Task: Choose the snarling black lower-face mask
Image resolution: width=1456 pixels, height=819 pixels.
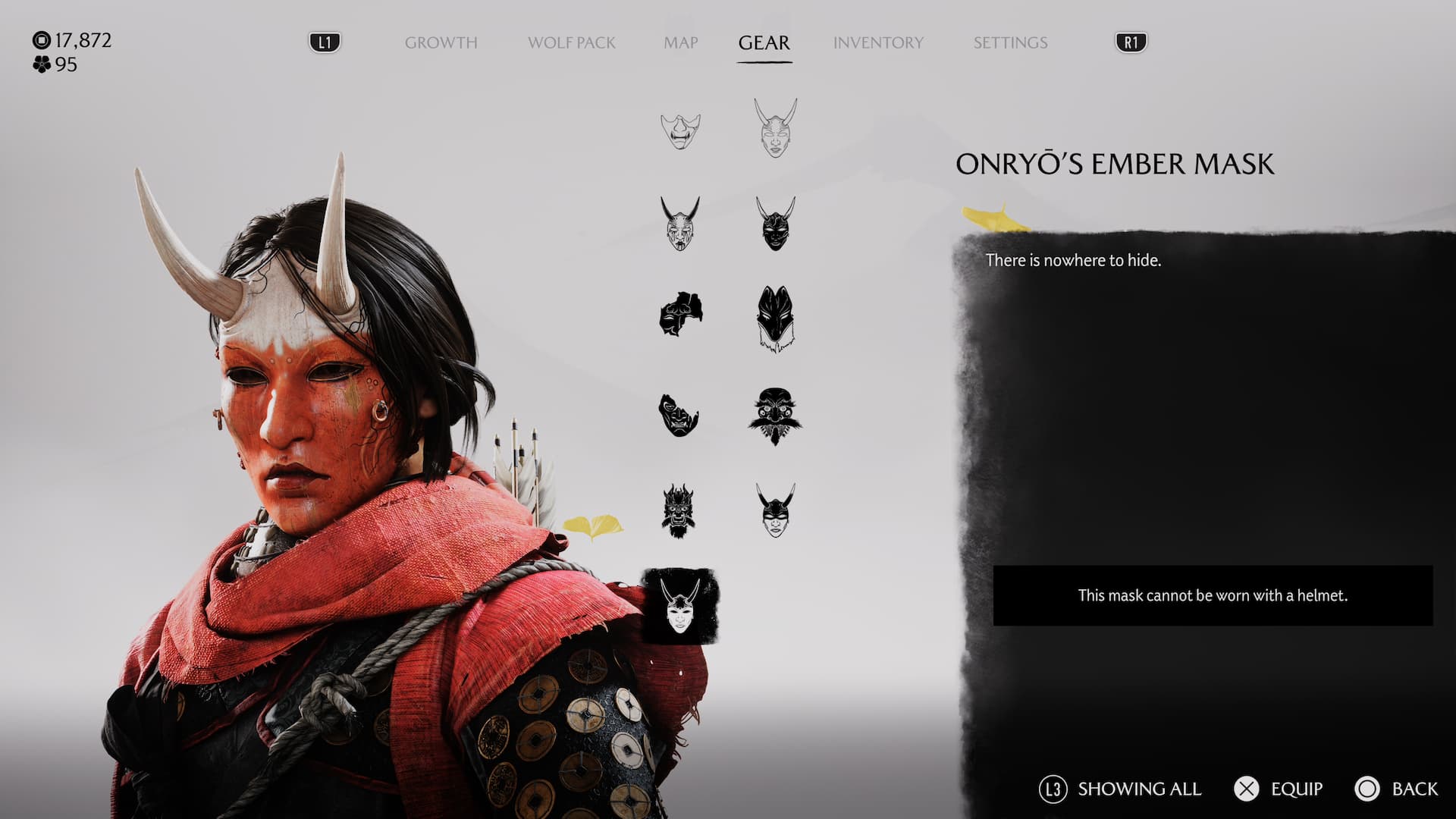Action: (679, 415)
